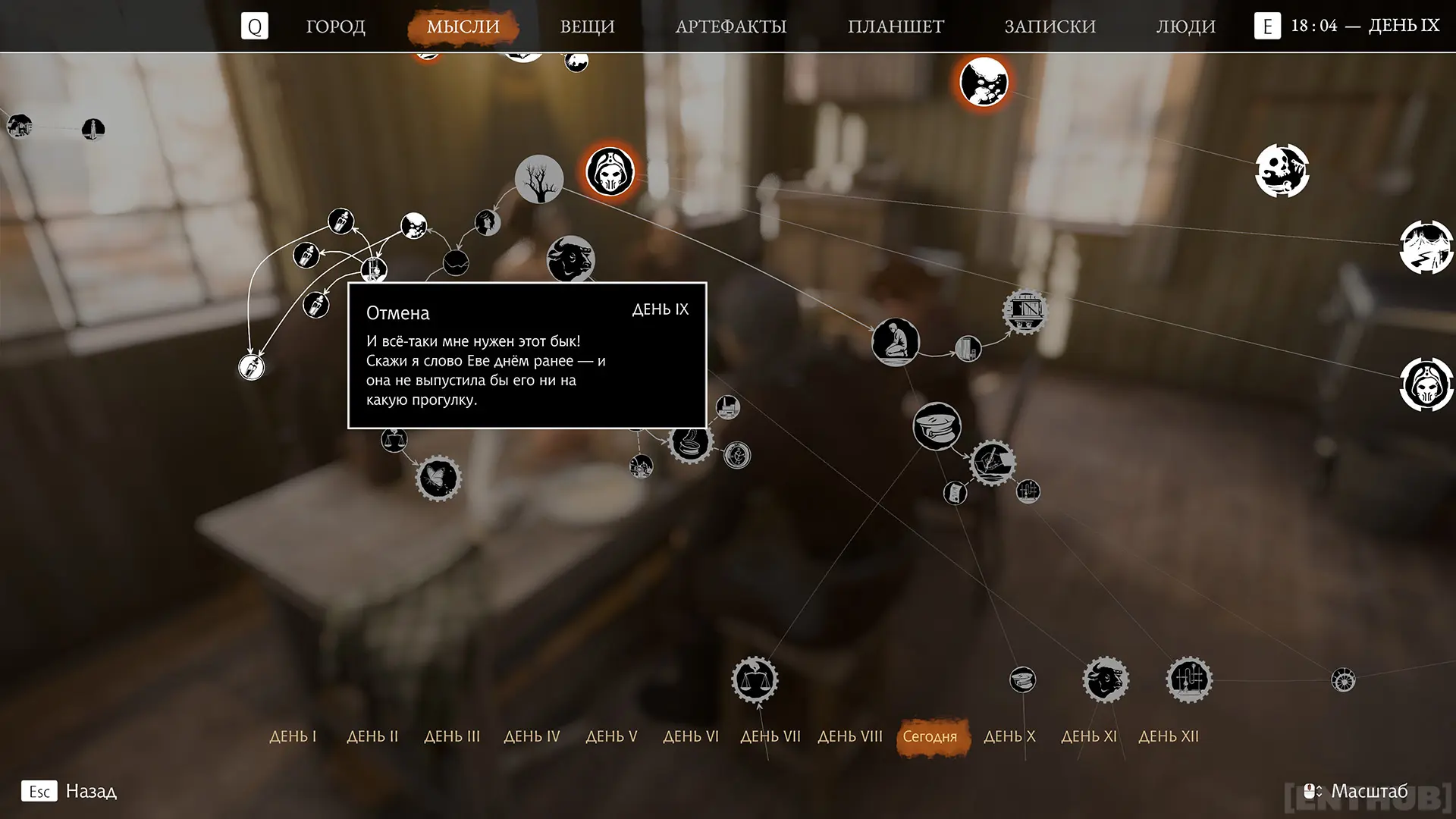Switch to the ЛЮДИ tab
The width and height of the screenshot is (1456, 819).
pos(1185,27)
